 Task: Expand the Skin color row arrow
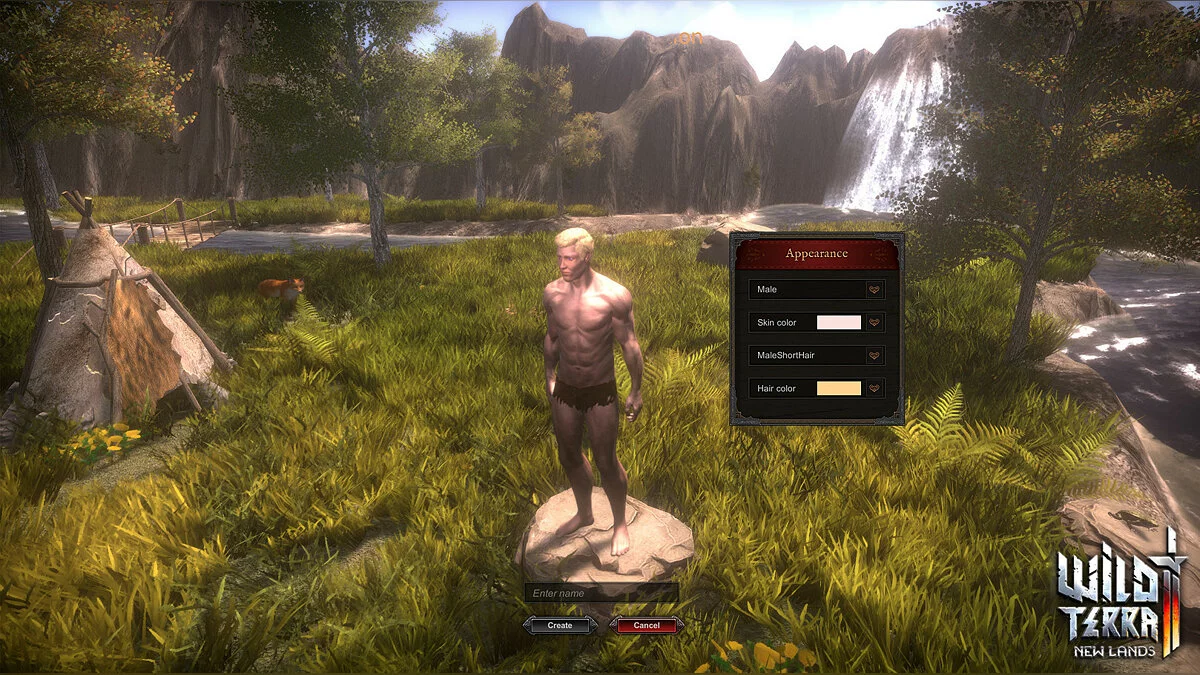point(874,323)
